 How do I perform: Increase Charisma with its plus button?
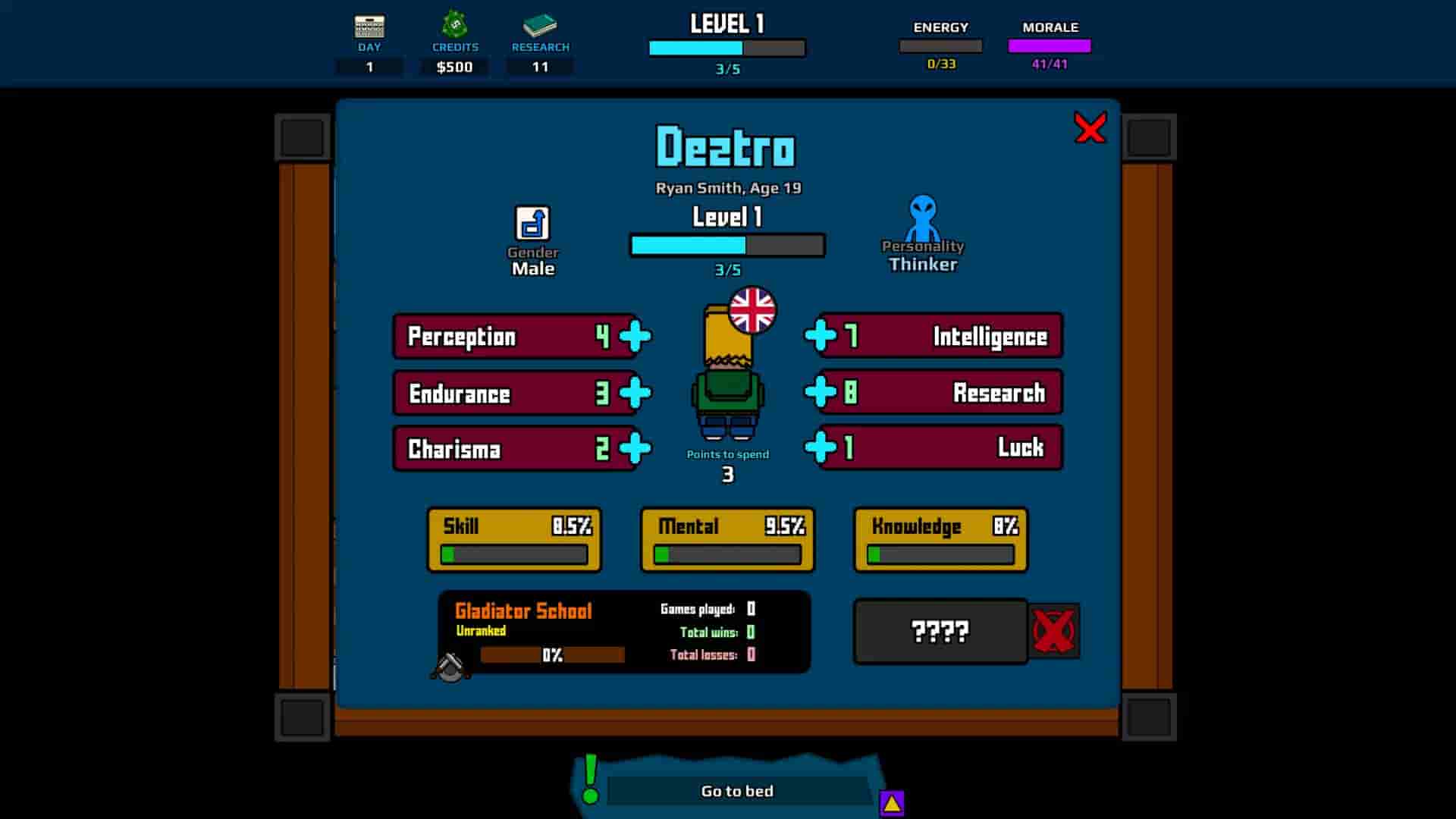[x=634, y=447]
